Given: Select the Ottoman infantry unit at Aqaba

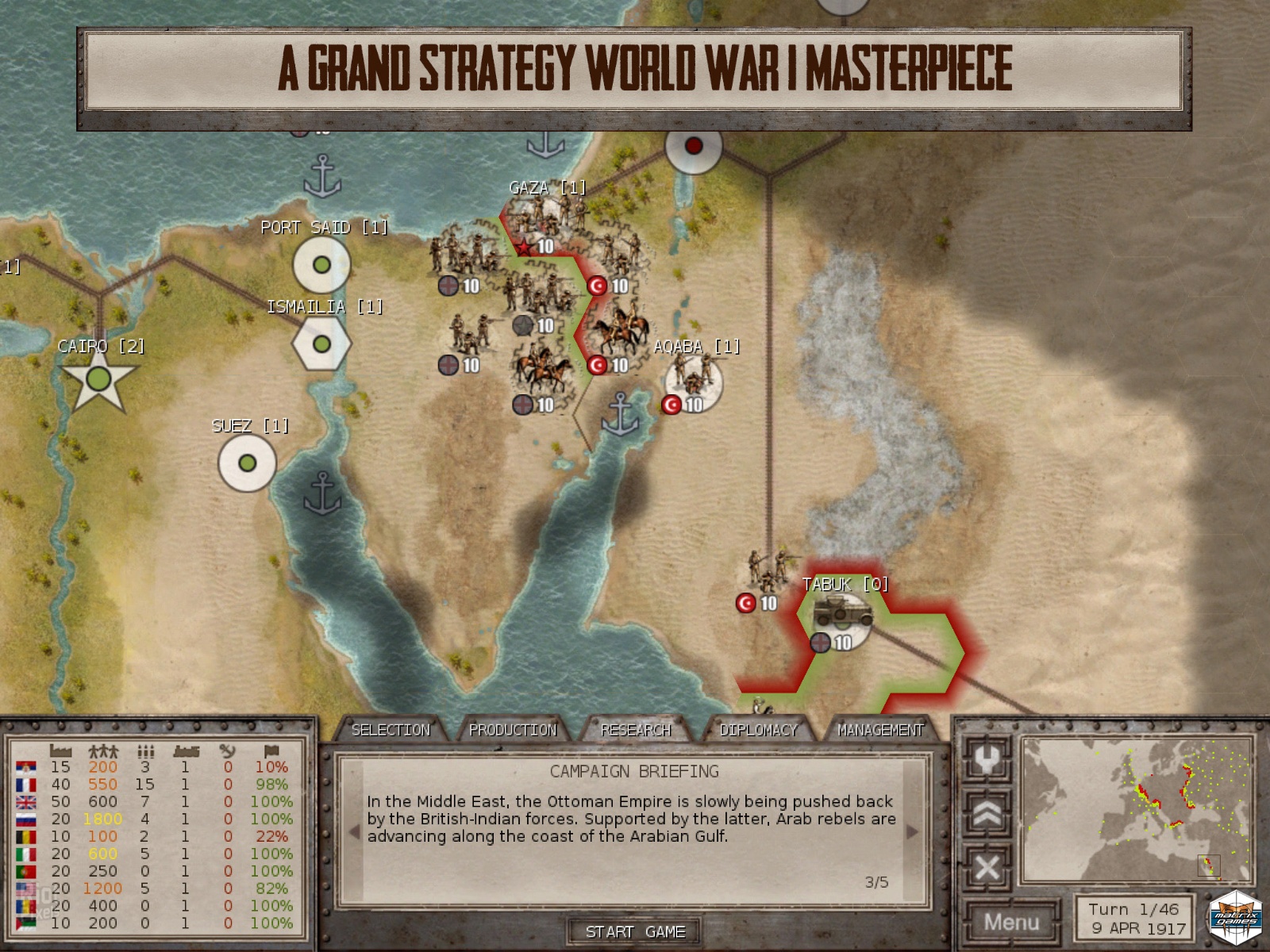Looking at the screenshot, I should (x=695, y=379).
